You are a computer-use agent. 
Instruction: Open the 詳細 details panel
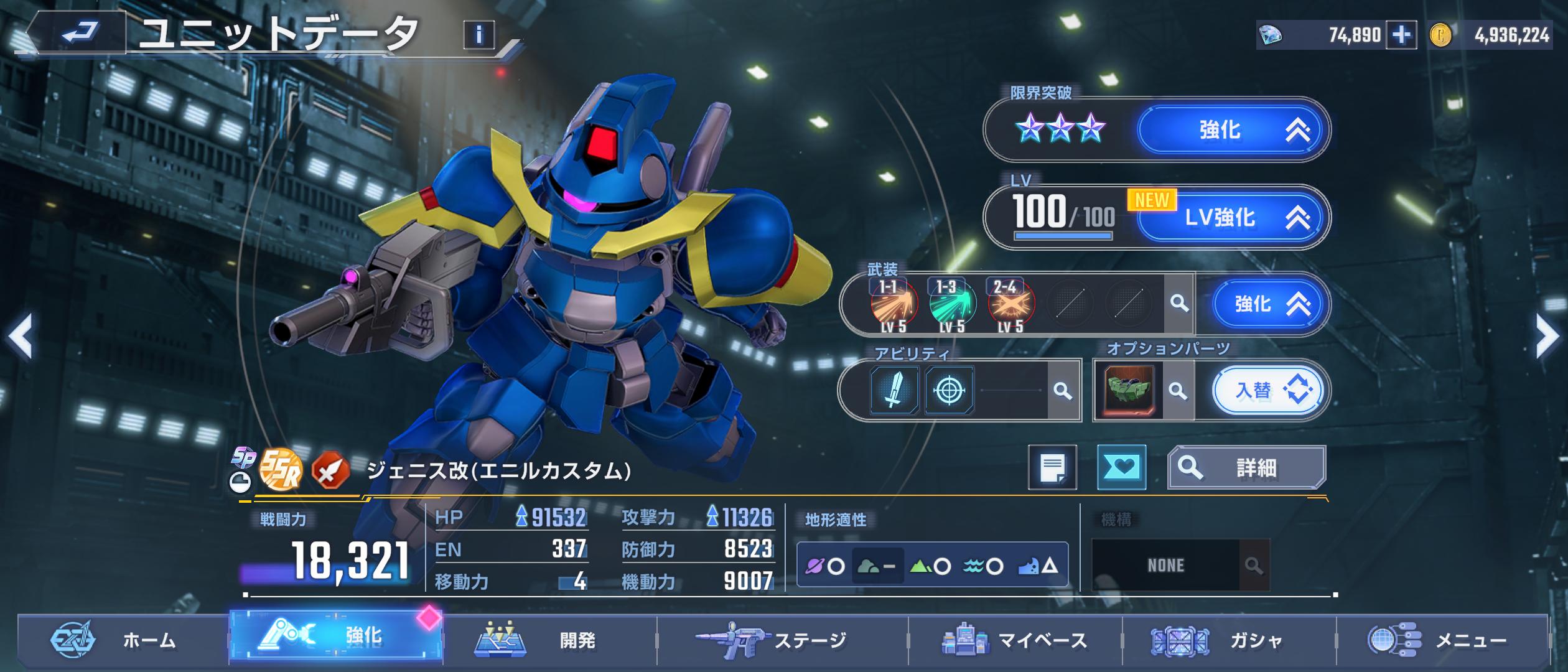click(x=1246, y=467)
